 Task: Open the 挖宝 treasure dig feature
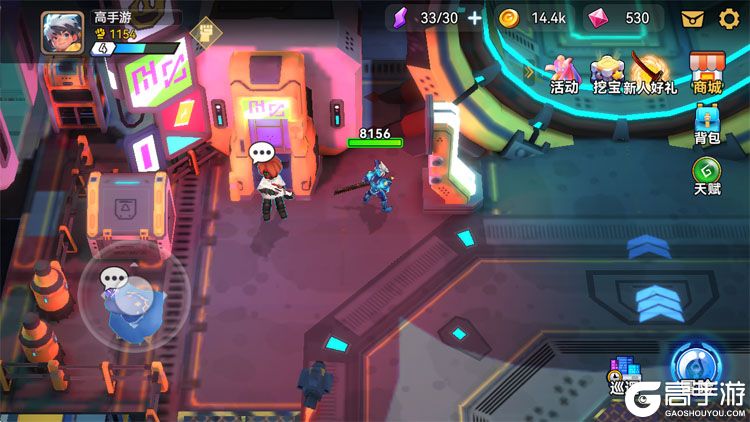point(608,74)
